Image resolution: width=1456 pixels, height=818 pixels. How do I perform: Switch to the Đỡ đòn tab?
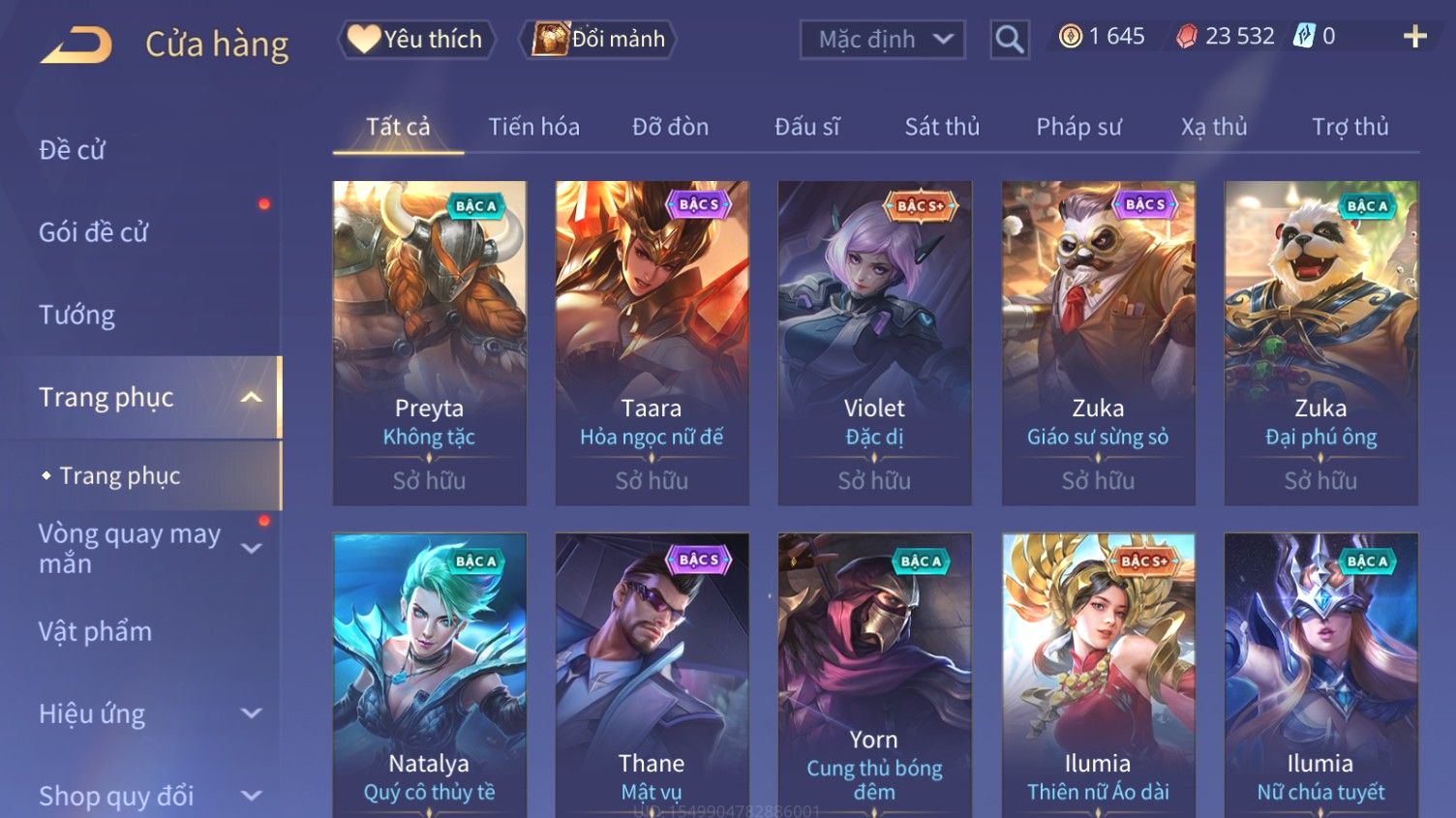pos(670,127)
